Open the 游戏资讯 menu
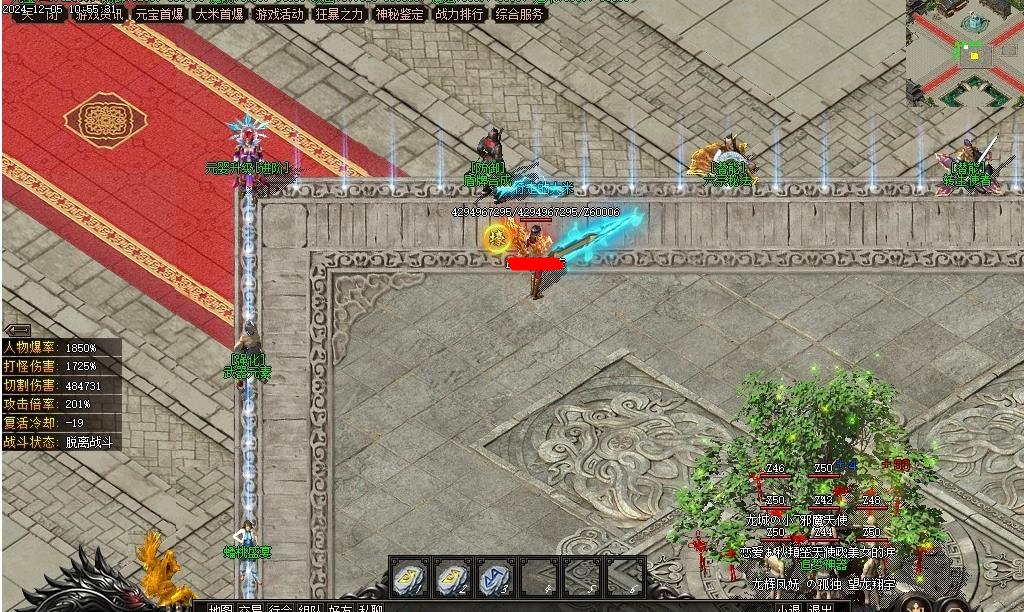Screen dimensions: 1024x612 pos(99,14)
